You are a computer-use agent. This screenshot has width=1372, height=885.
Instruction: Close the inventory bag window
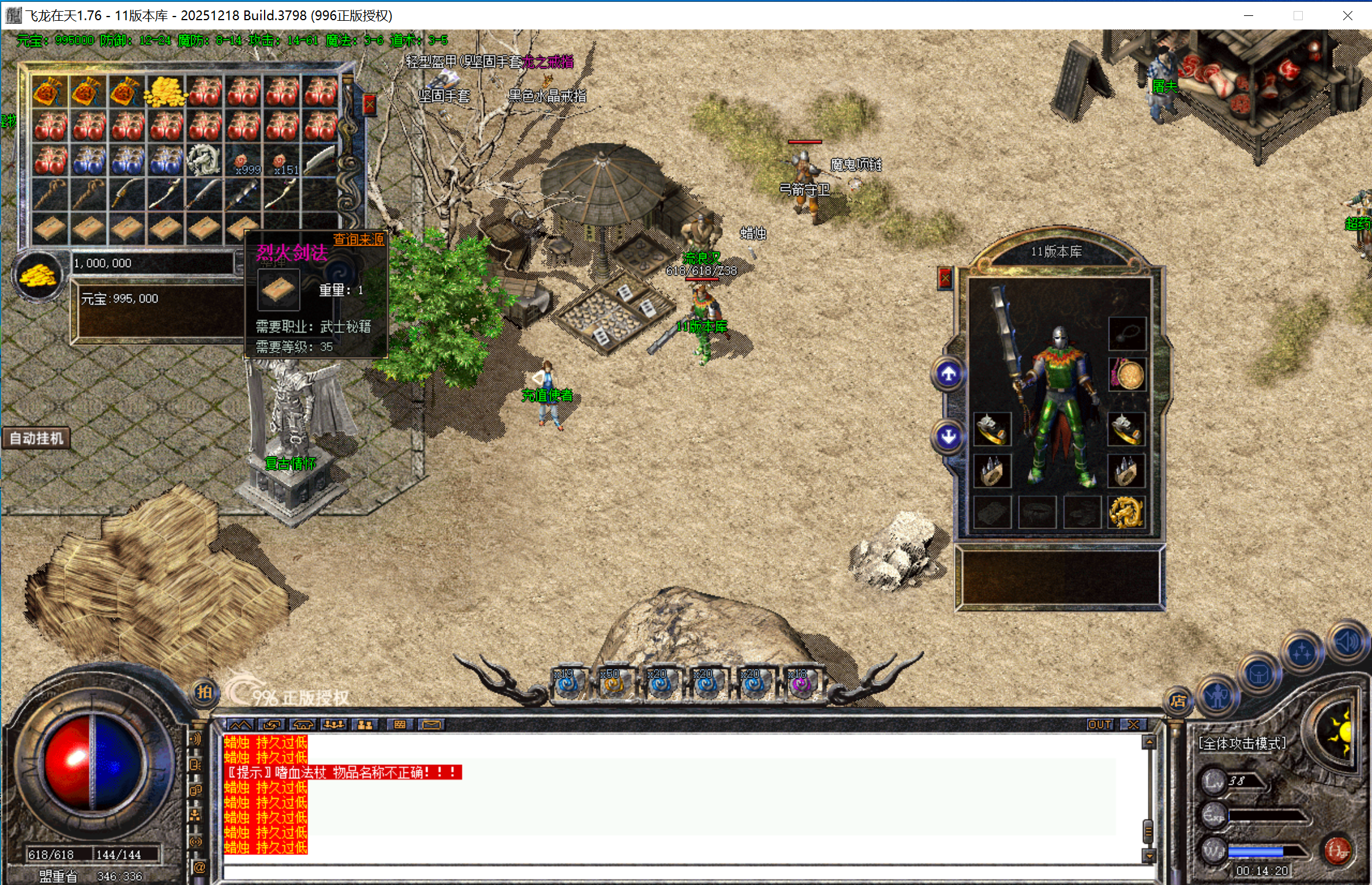point(369,105)
